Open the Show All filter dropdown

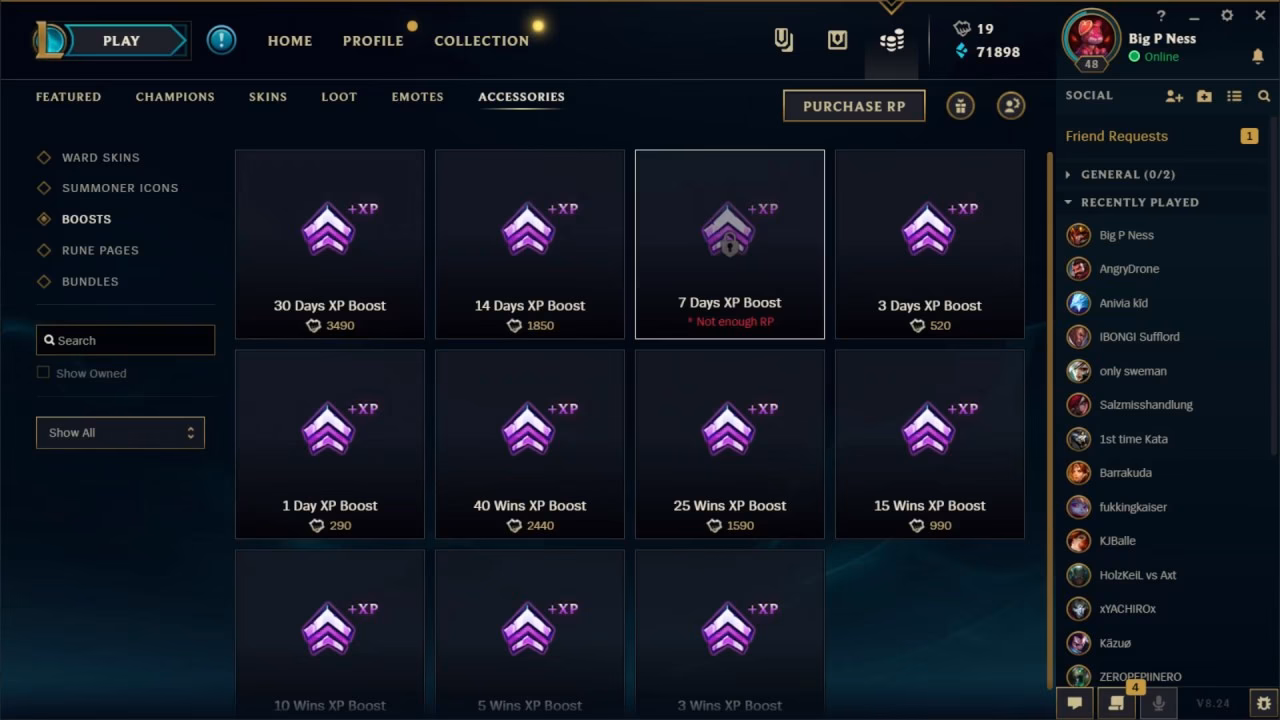120,432
